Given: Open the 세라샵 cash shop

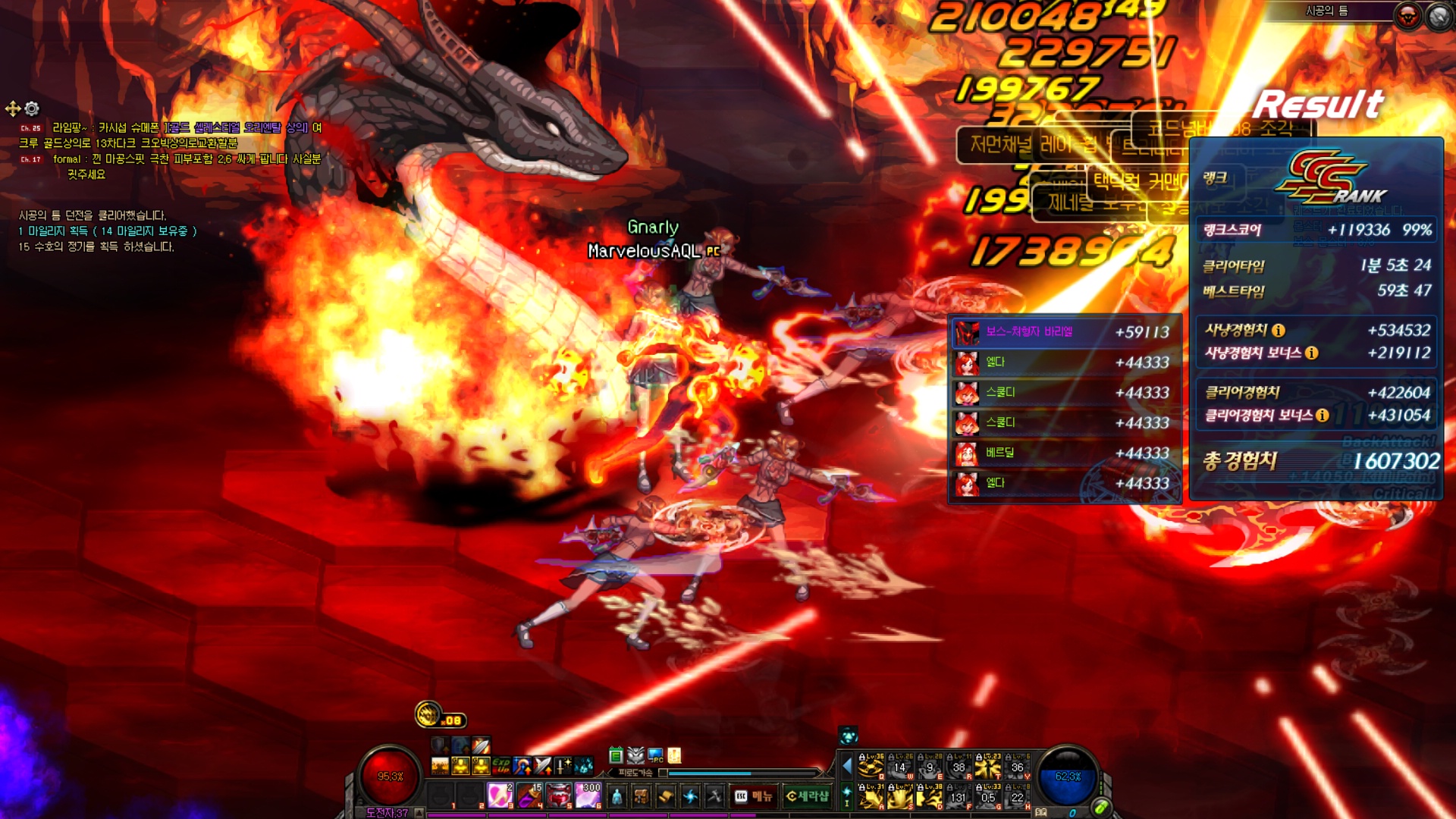Looking at the screenshot, I should click(x=808, y=796).
